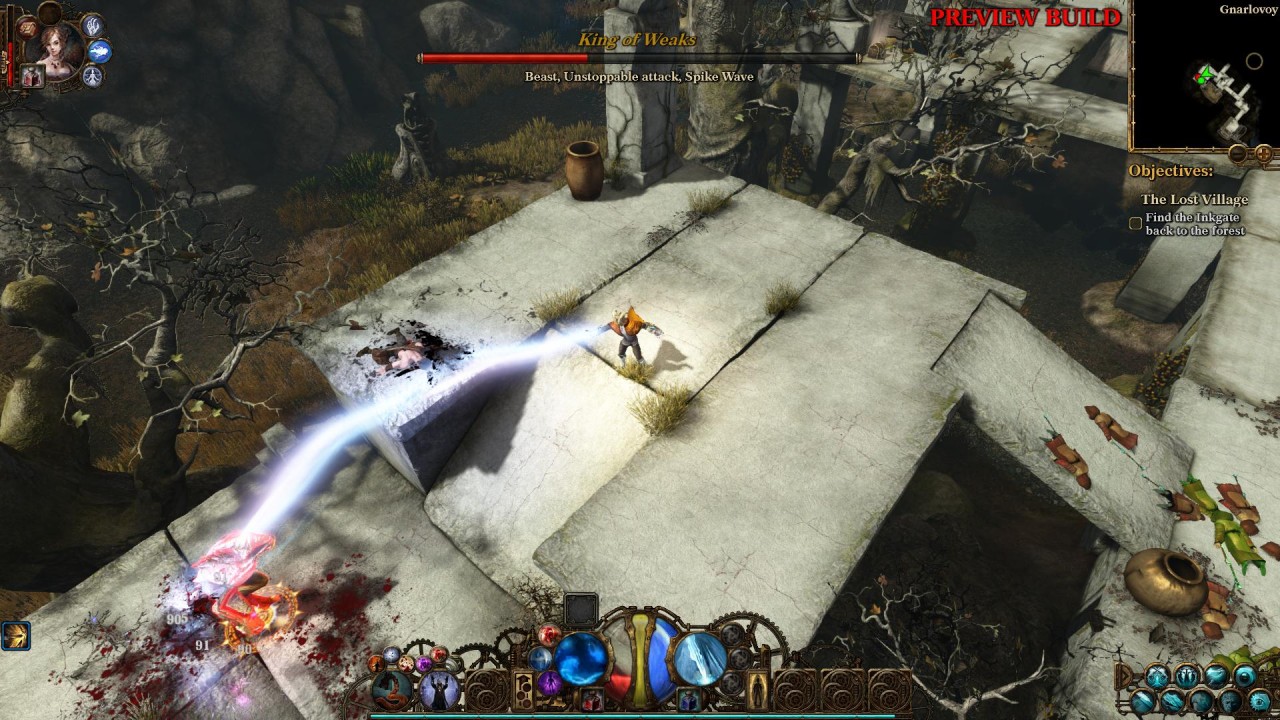Click the King of Weaks boss nameplate

[x=637, y=40]
